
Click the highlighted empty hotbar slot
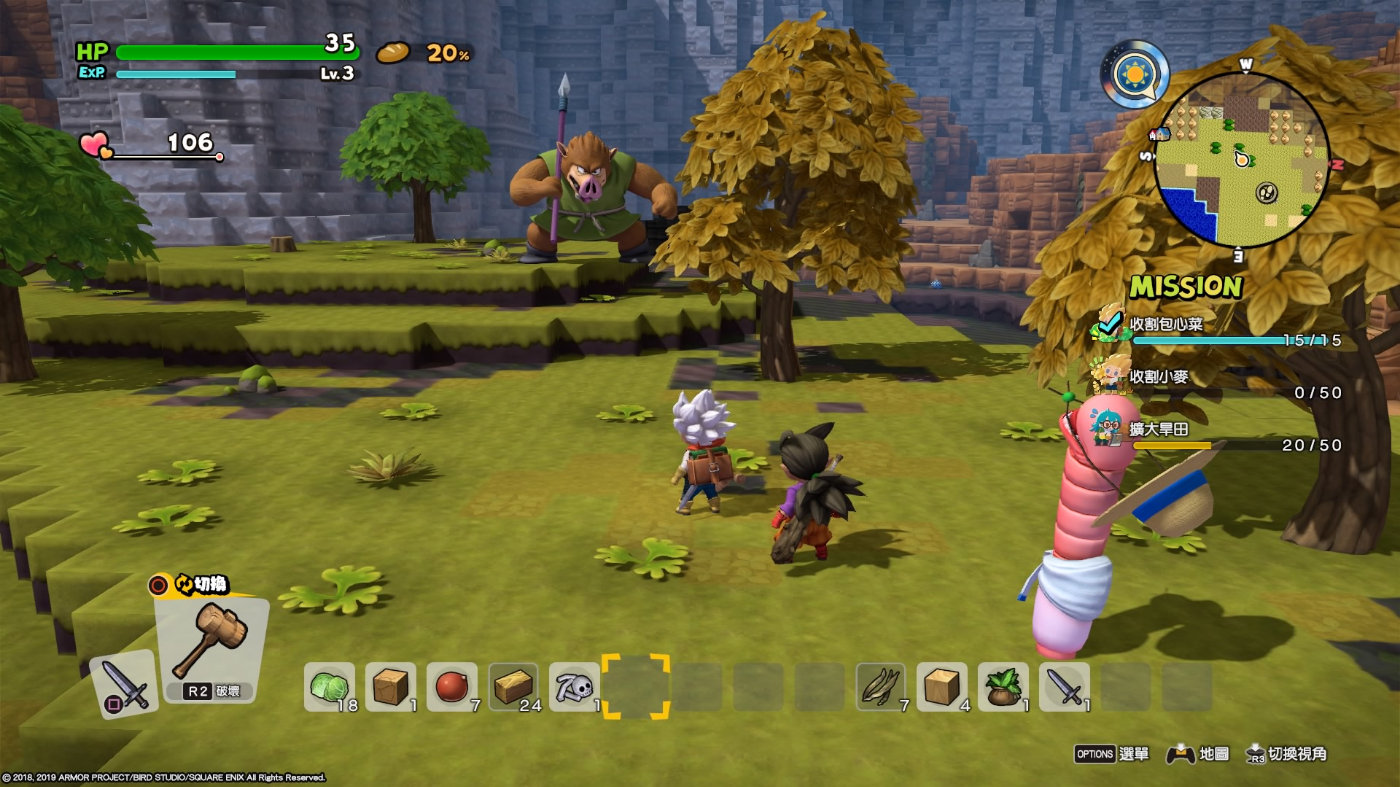click(635, 687)
